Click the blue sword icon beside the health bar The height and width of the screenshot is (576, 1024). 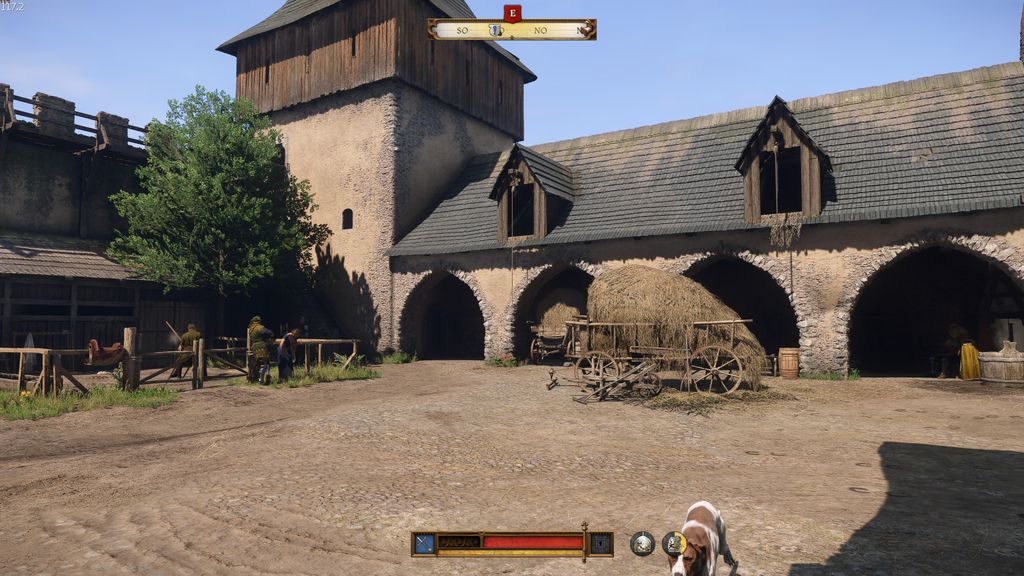pos(424,543)
